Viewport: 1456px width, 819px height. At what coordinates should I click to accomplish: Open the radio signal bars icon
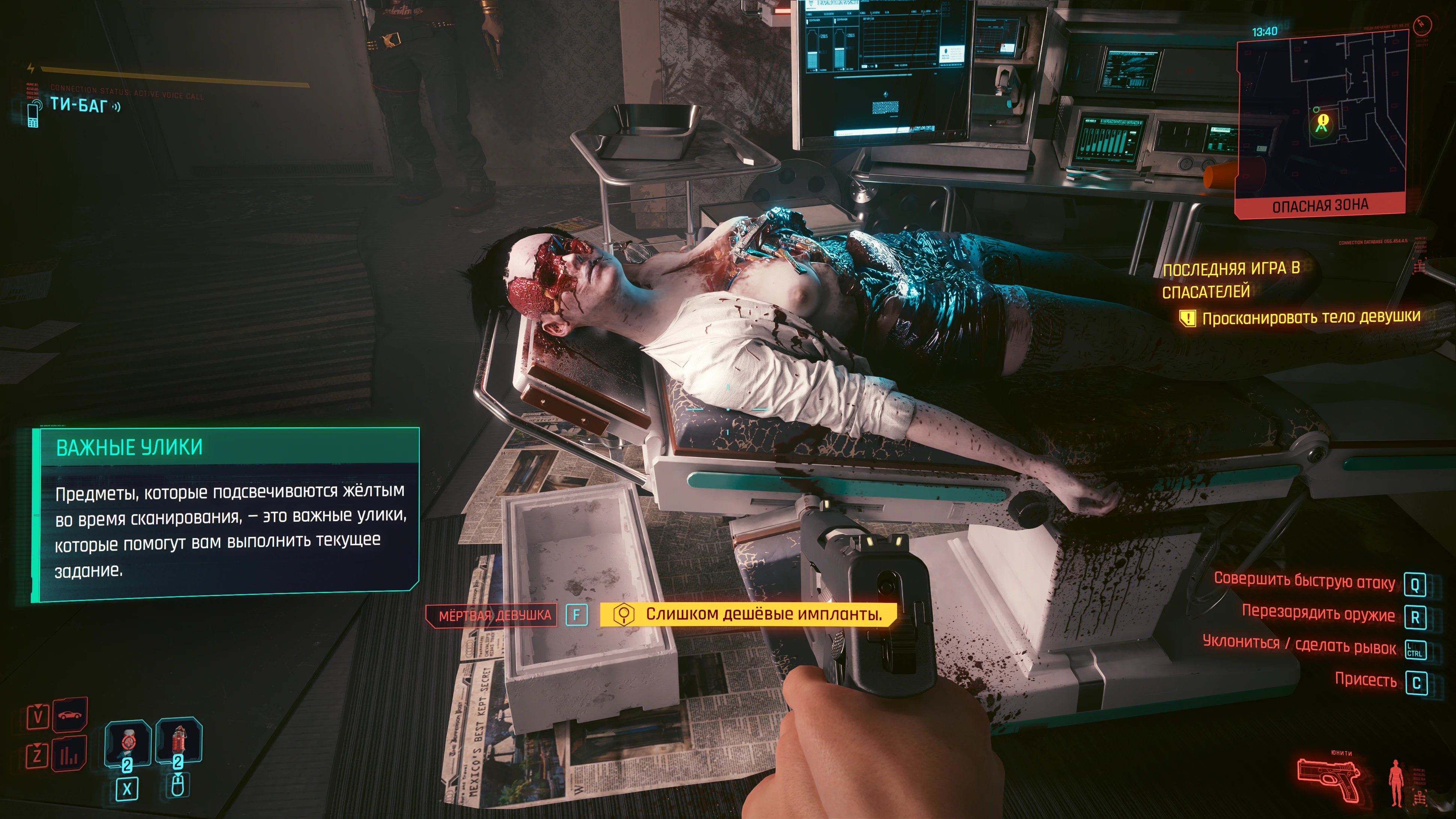coord(69,754)
